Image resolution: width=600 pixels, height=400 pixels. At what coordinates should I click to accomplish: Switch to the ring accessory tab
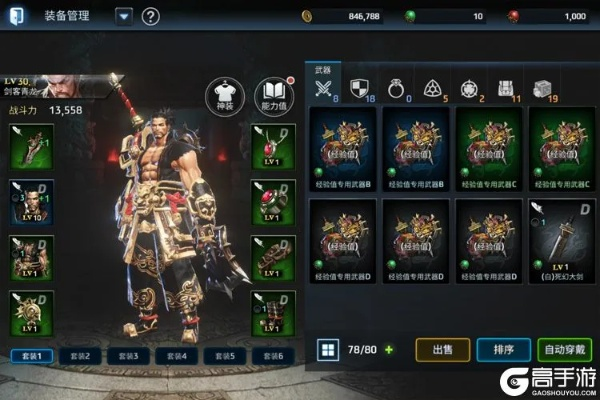(x=395, y=87)
